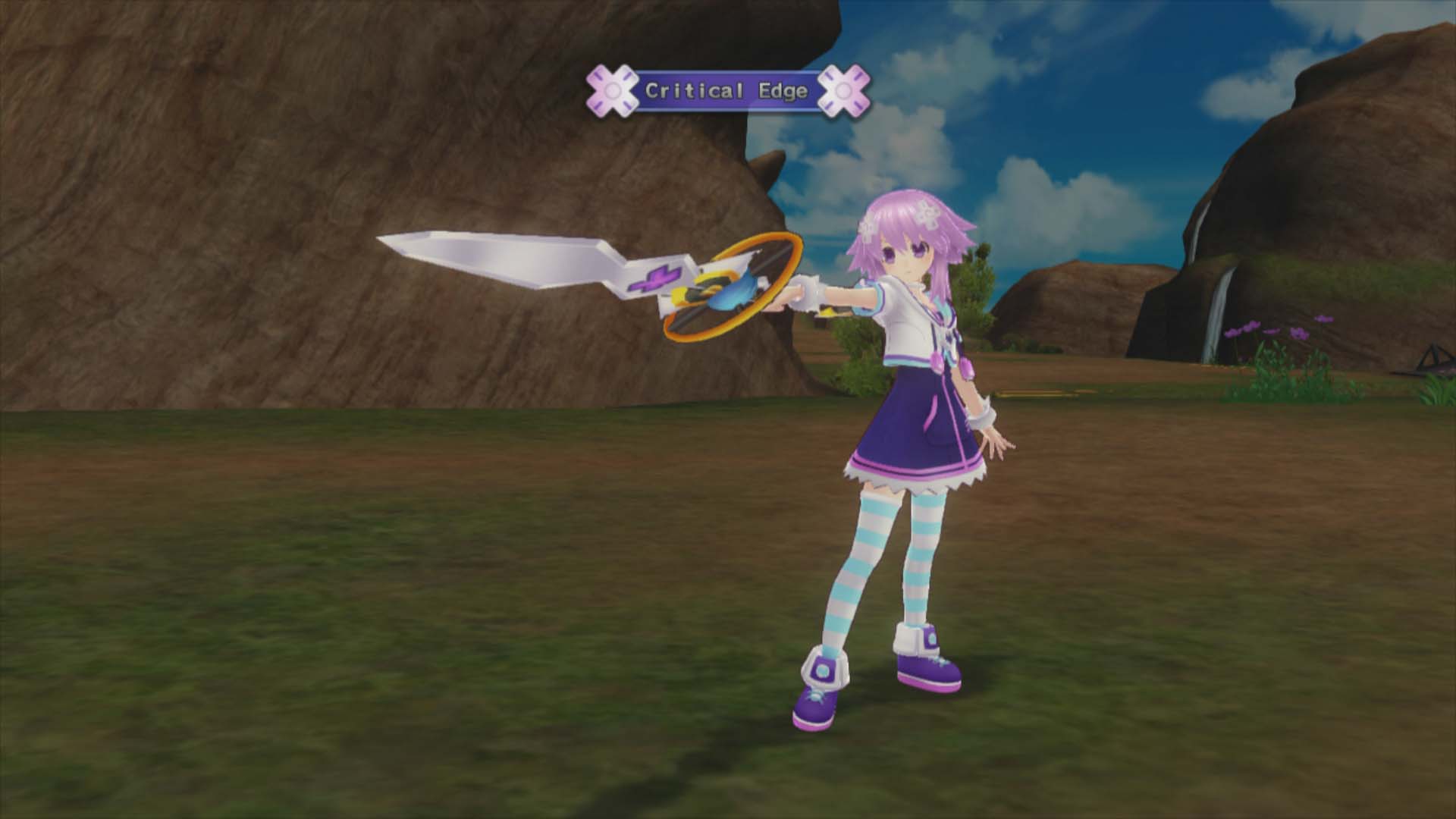Select the Critical Edge skill name text

(x=726, y=90)
